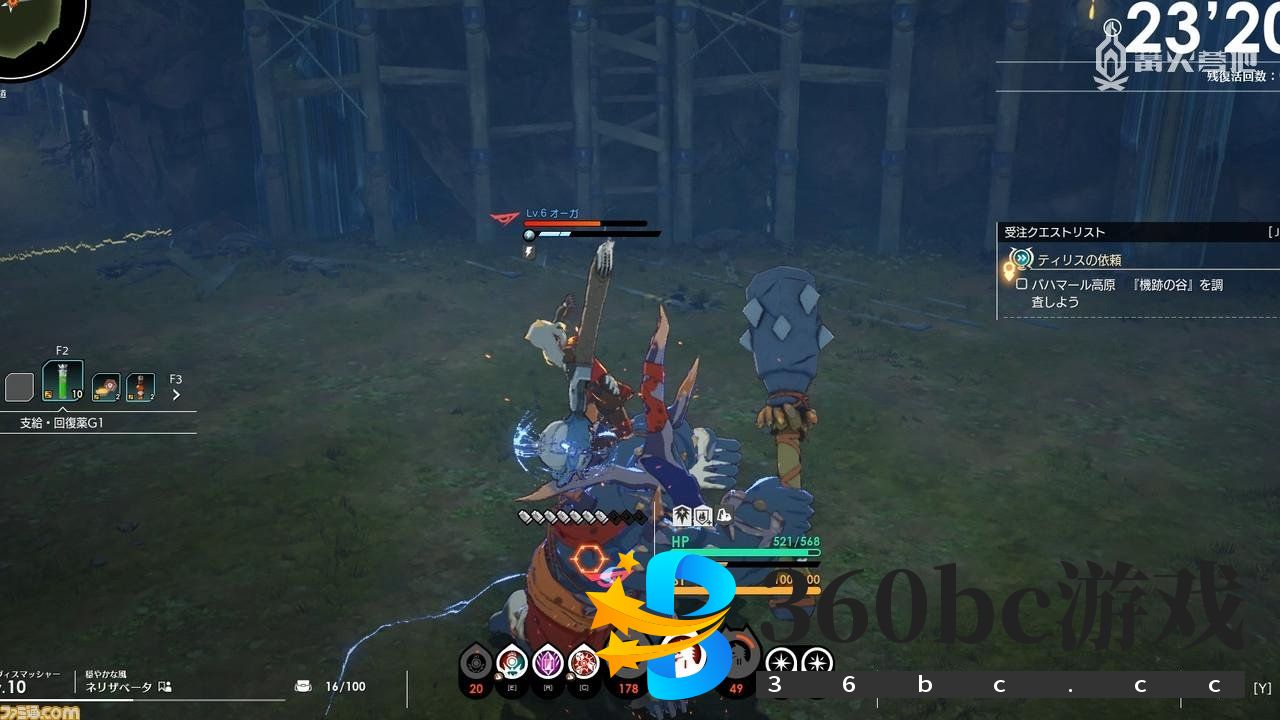Select the green recovery potion G1 slot

(x=62, y=383)
